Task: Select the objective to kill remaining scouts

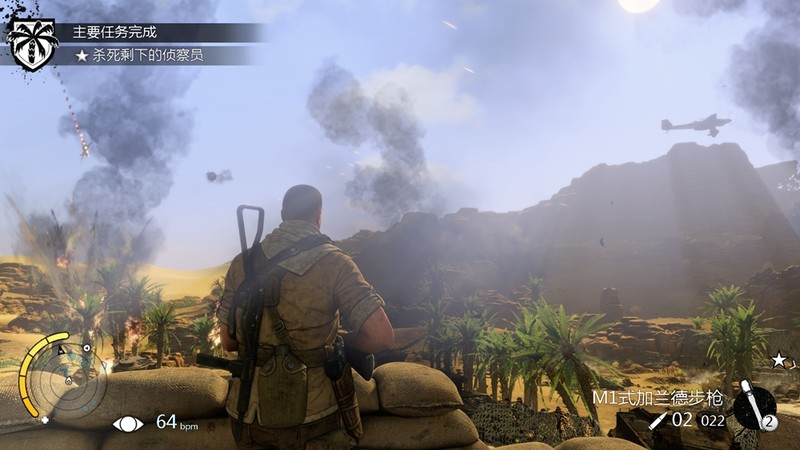Action: coord(139,56)
